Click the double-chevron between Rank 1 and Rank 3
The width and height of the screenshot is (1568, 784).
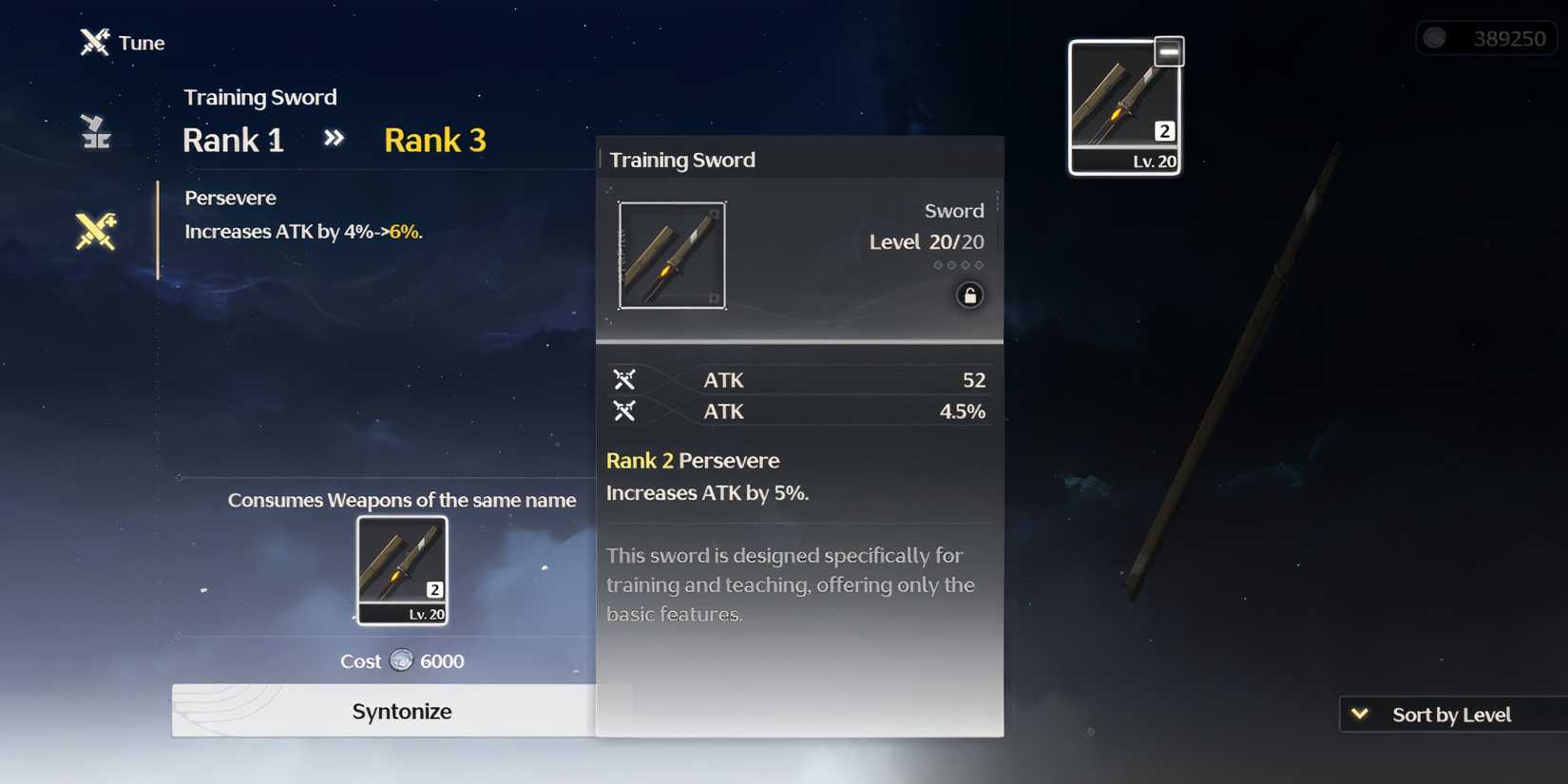334,139
